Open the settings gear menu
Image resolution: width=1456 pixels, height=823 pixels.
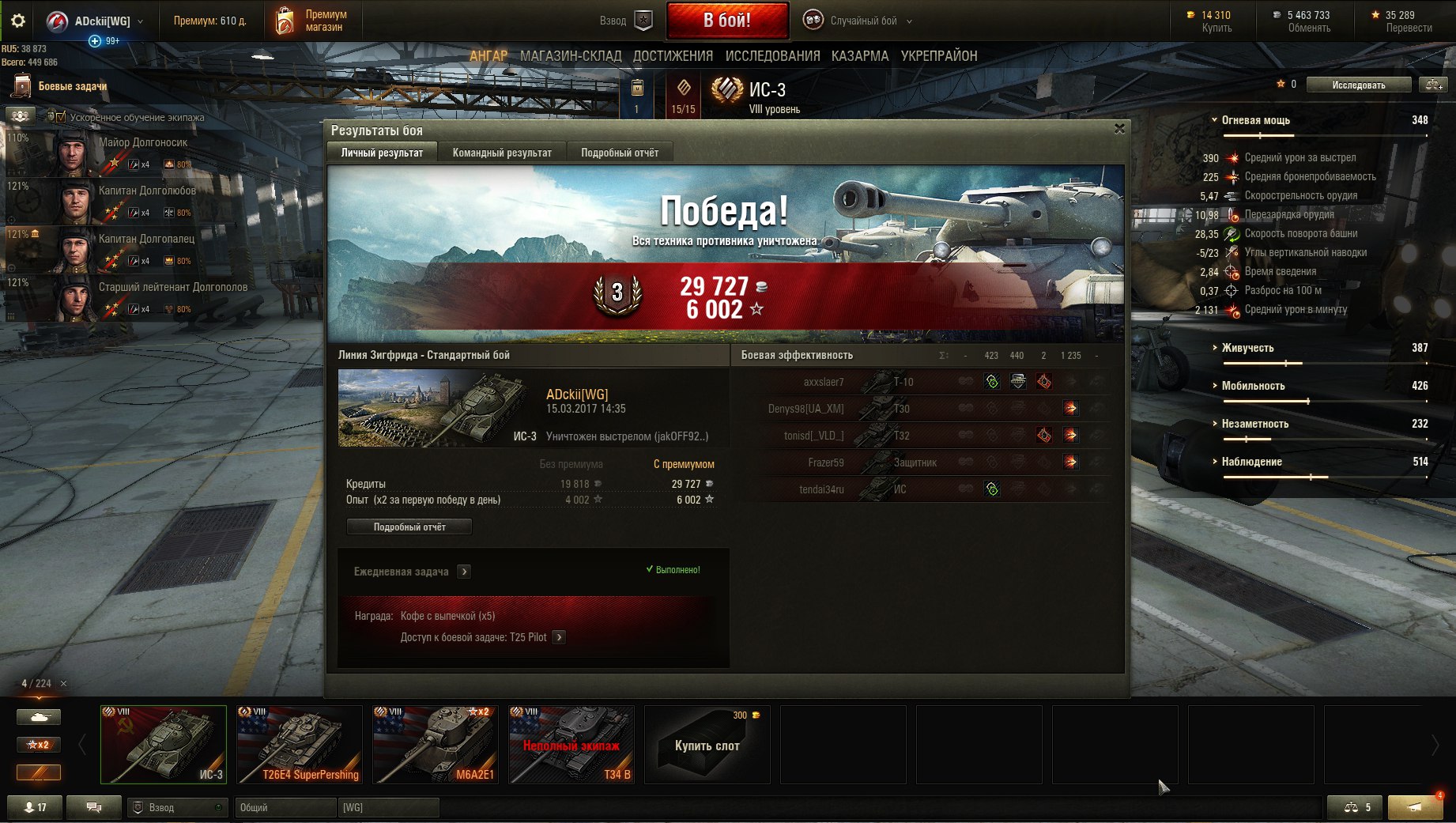click(17, 21)
